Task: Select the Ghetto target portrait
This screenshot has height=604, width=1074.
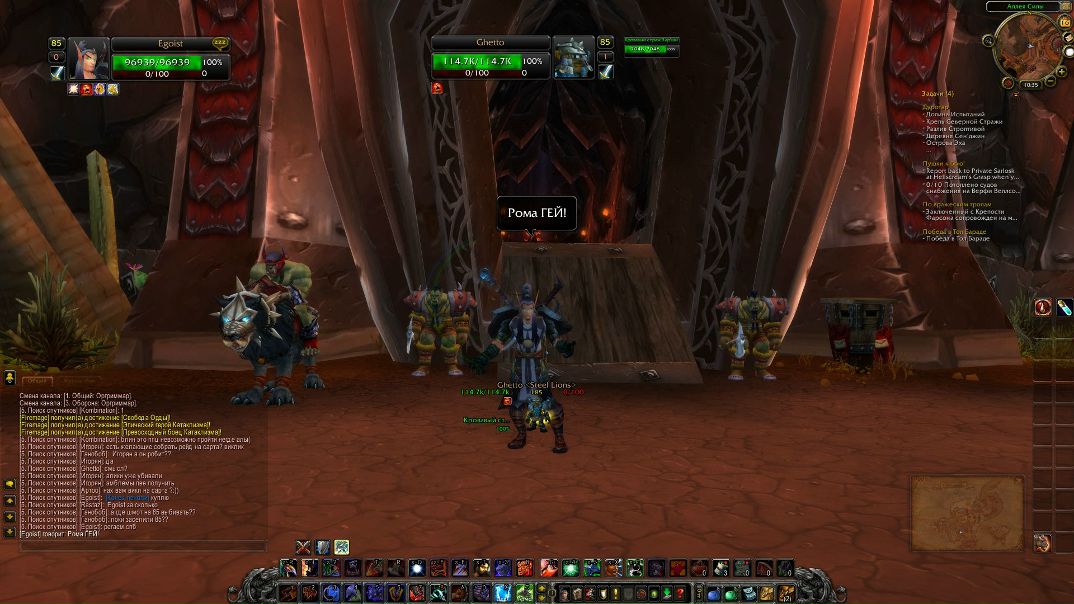Action: tap(573, 58)
